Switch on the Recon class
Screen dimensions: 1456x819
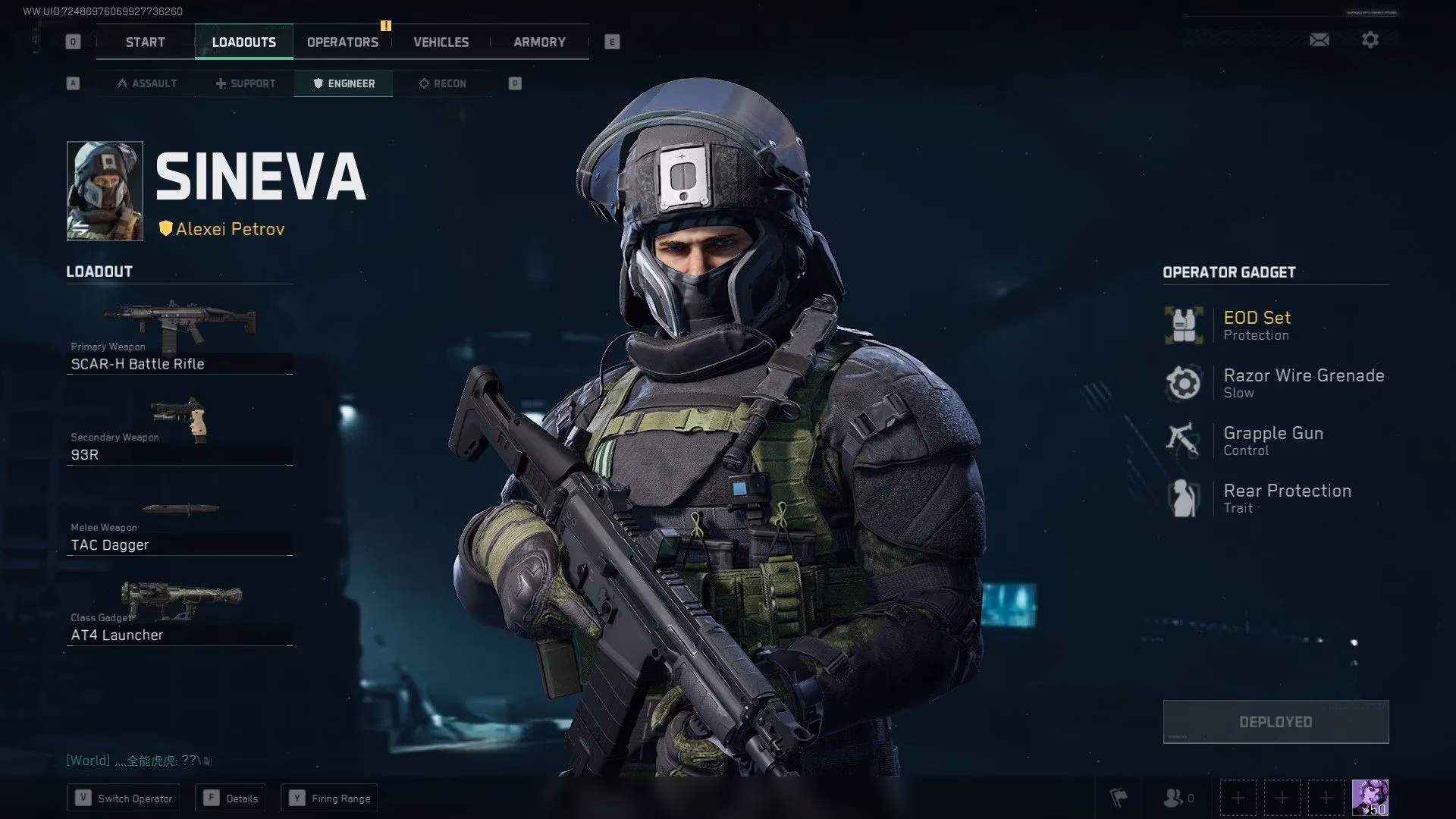[442, 83]
